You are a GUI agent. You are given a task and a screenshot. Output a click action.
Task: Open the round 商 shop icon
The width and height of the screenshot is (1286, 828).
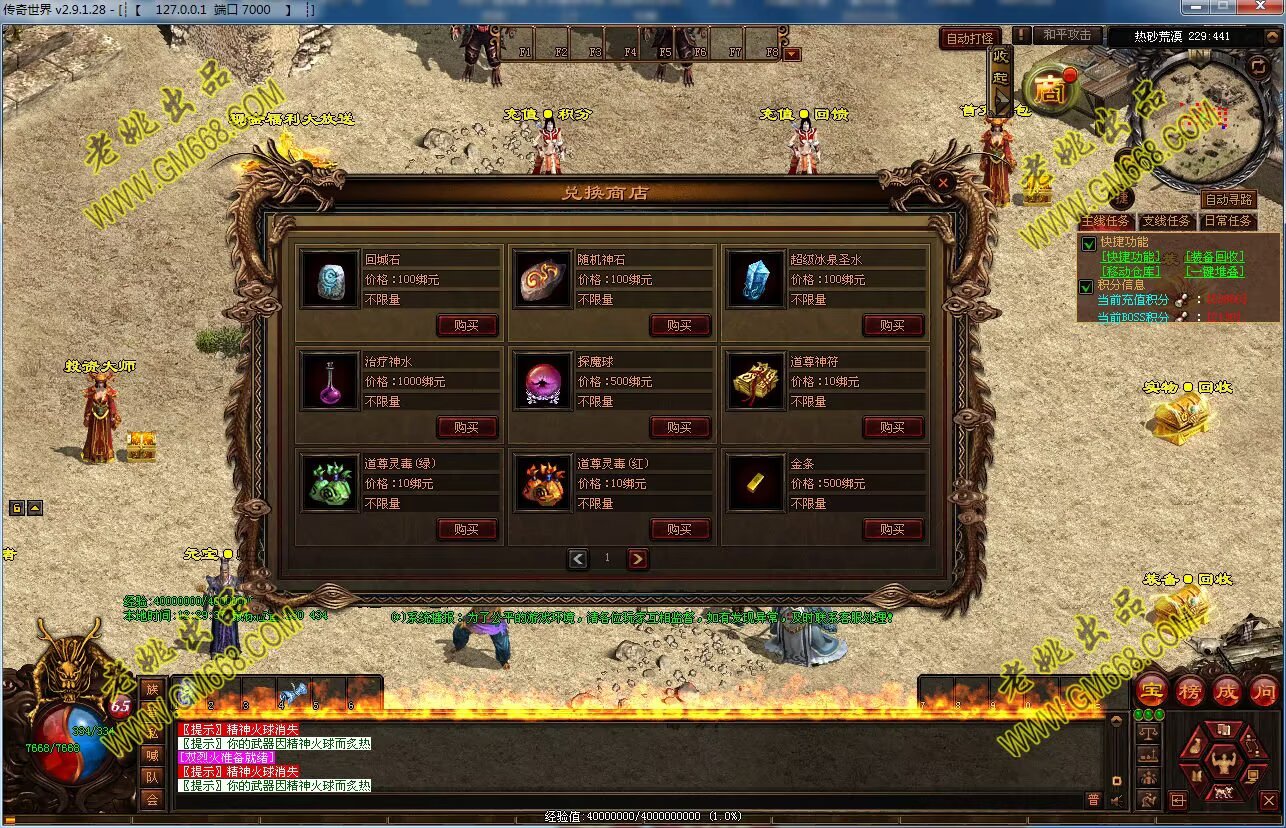coord(1049,91)
